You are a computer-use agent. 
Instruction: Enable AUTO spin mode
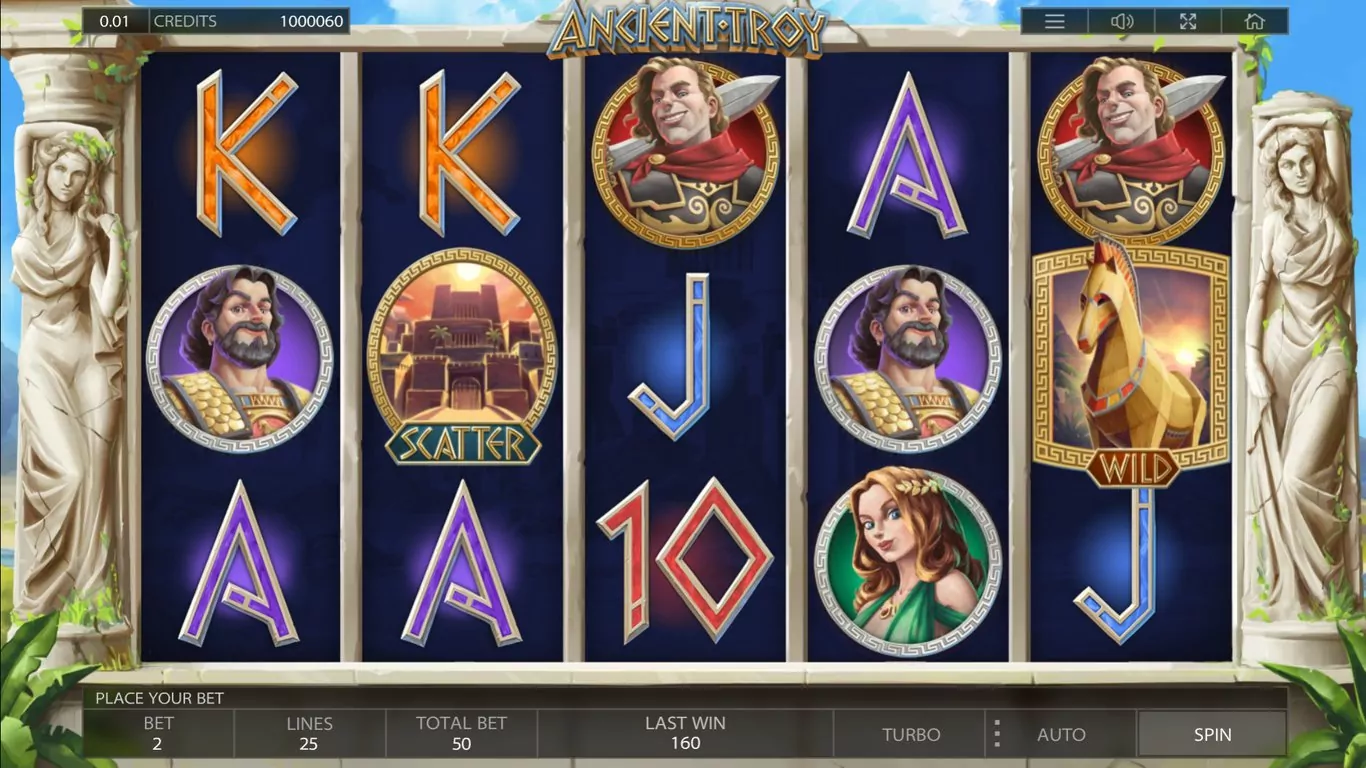pos(1061,734)
